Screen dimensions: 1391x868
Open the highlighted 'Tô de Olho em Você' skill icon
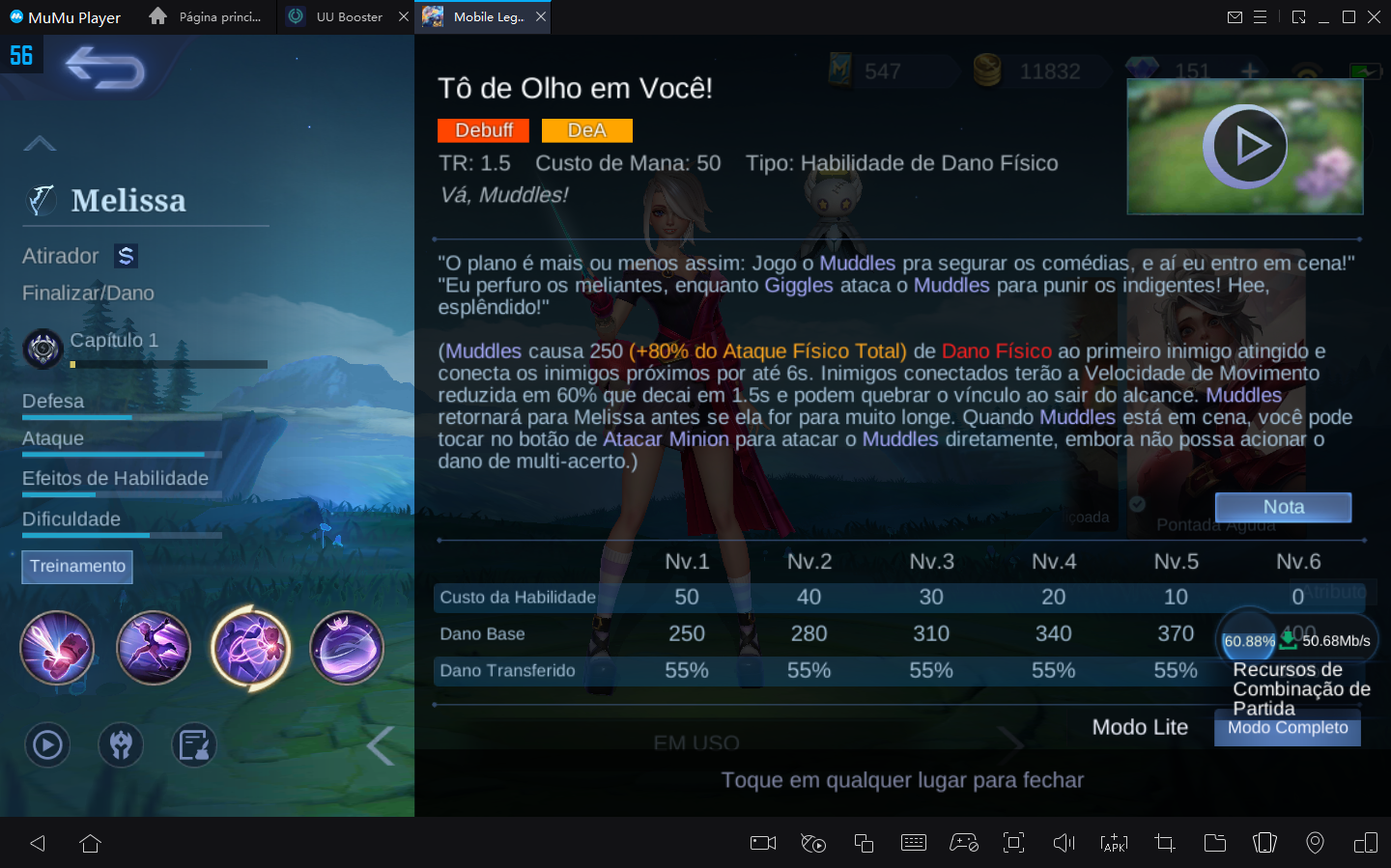click(250, 648)
